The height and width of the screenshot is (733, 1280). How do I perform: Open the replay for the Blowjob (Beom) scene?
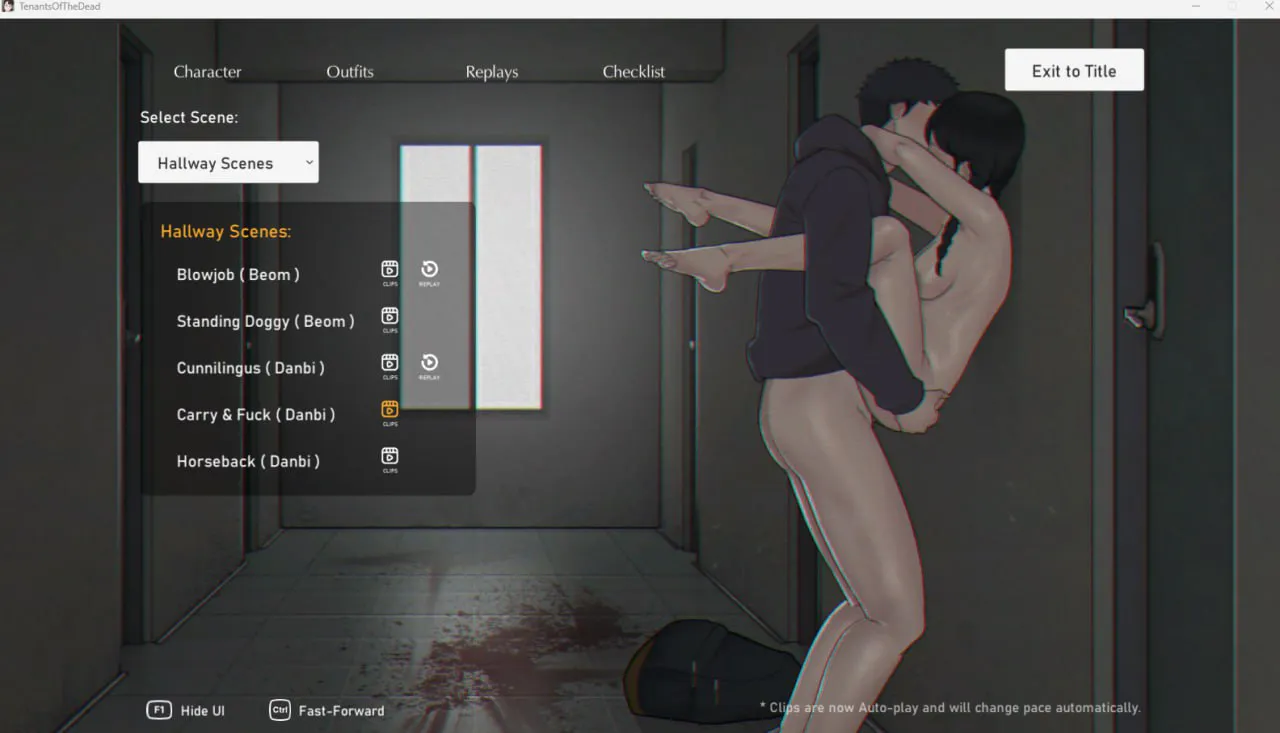pyautogui.click(x=429, y=270)
